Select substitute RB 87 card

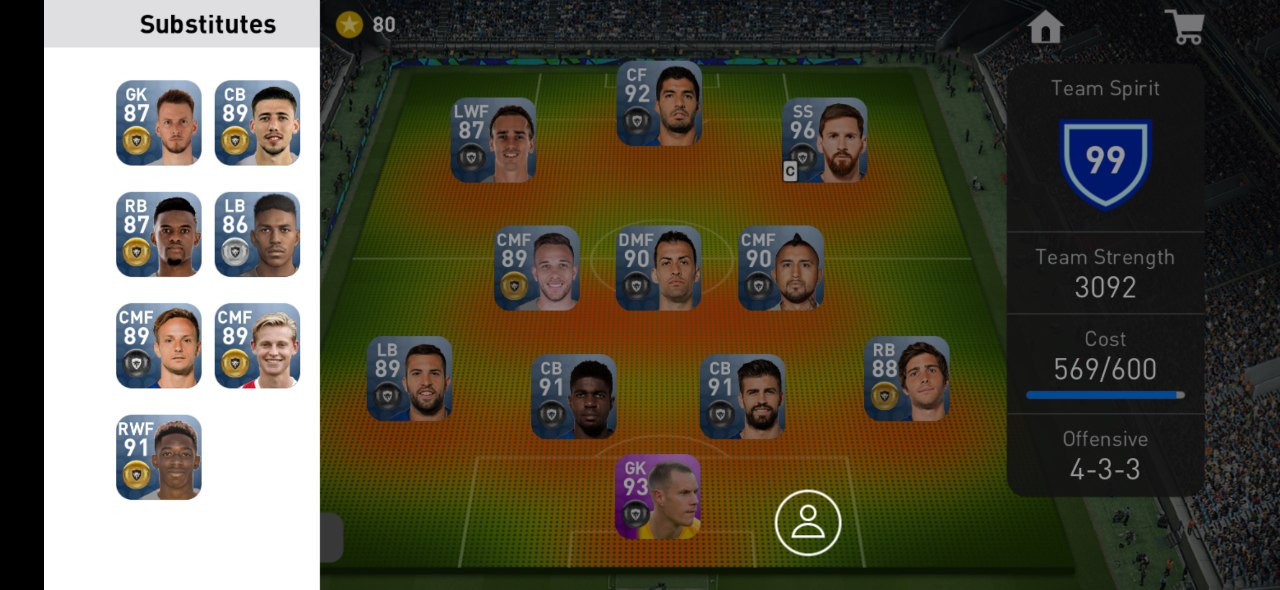pyautogui.click(x=159, y=234)
